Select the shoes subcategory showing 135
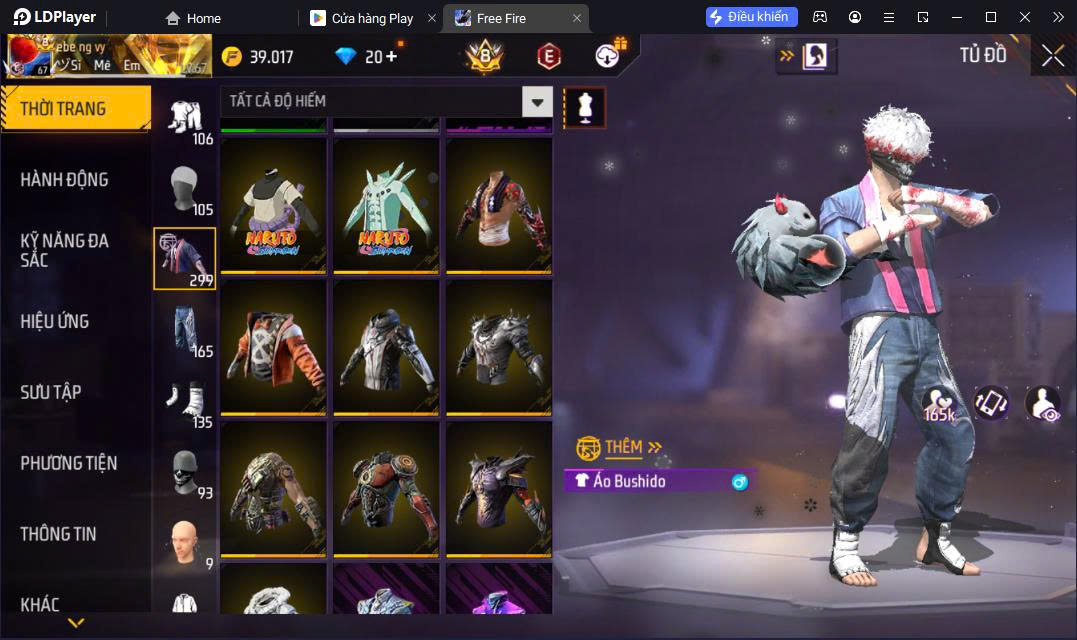The width and height of the screenshot is (1077, 640). pyautogui.click(x=185, y=400)
